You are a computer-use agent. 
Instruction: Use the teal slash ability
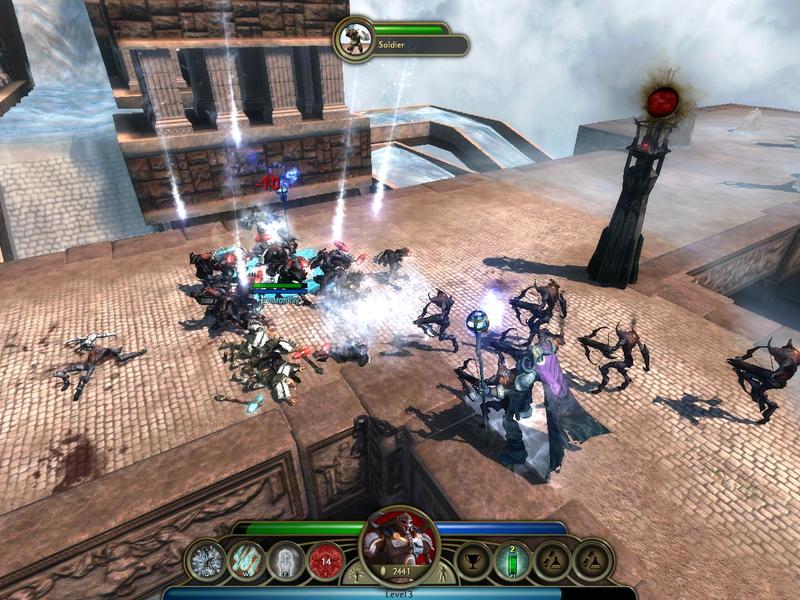[247, 561]
